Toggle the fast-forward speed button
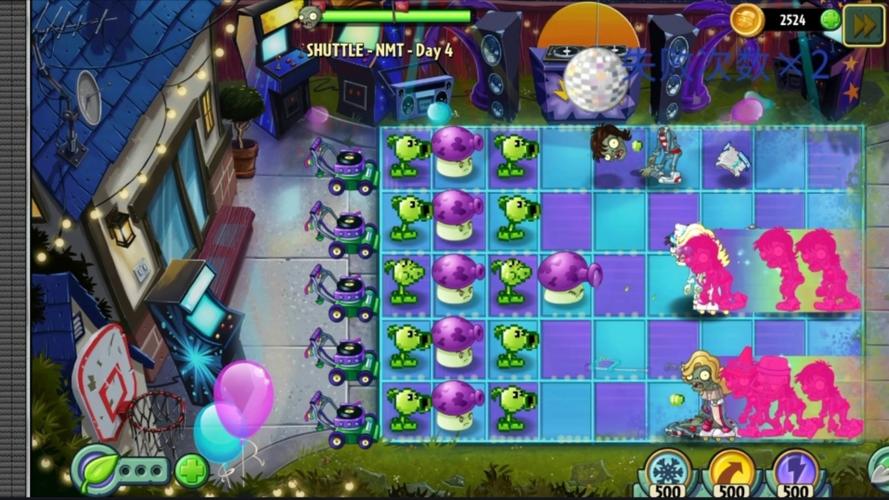Image resolution: width=889 pixels, height=500 pixels. pyautogui.click(x=862, y=22)
